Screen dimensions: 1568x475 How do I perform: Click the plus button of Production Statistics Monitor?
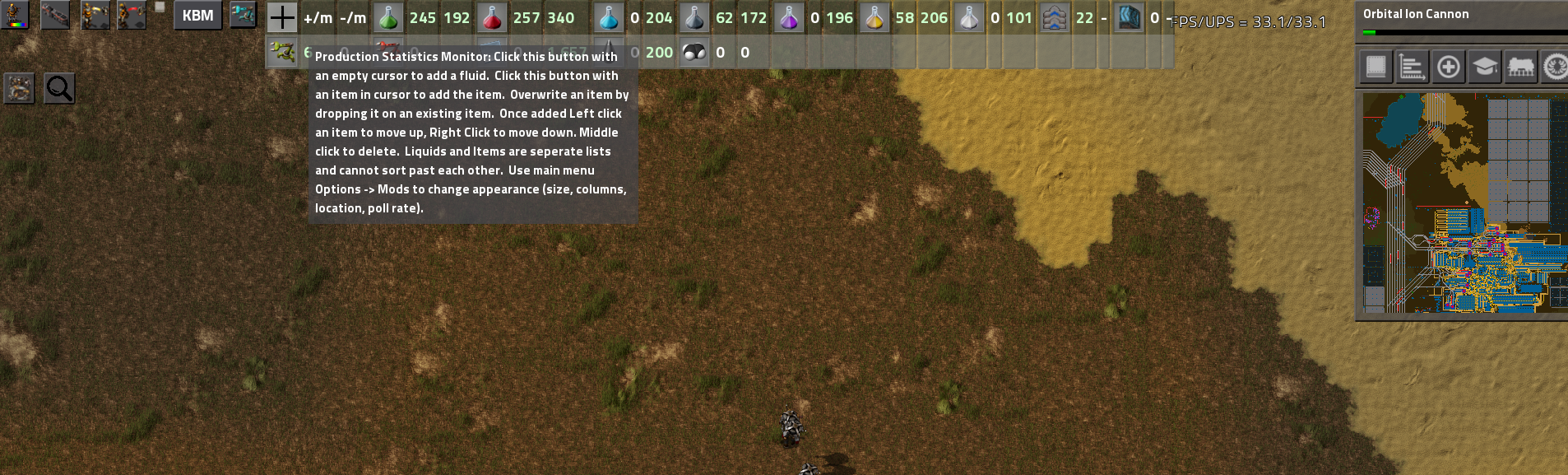tap(281, 17)
